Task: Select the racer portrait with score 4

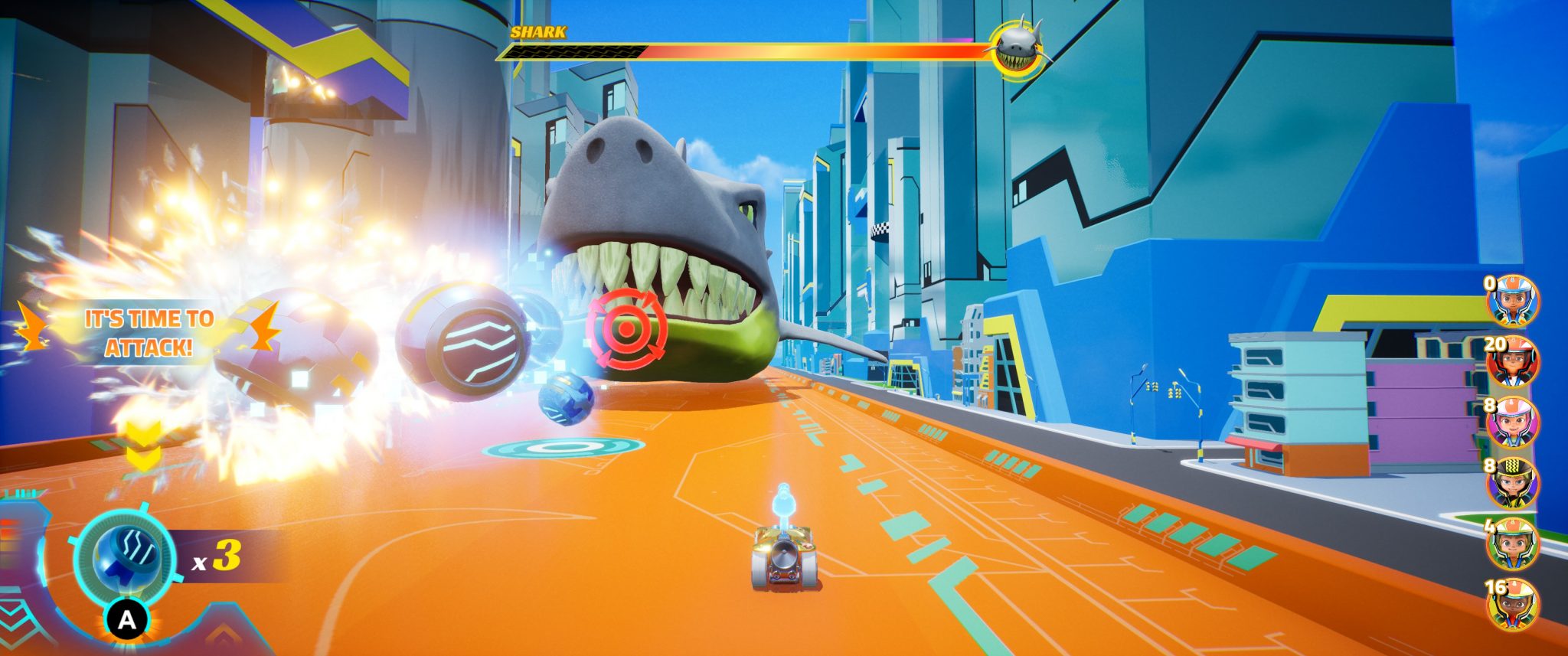Action: point(1513,545)
